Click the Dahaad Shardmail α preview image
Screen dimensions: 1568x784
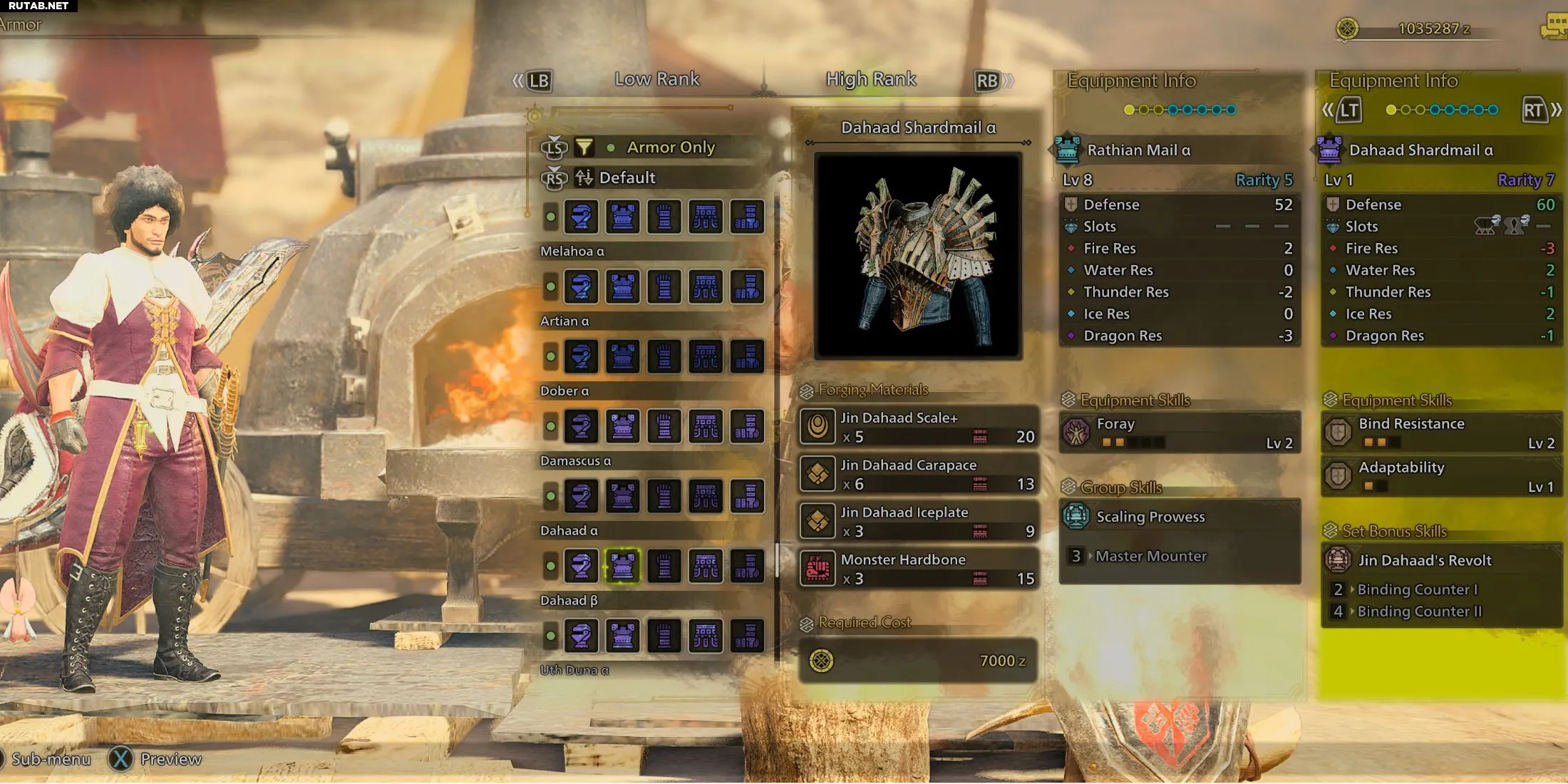(x=918, y=254)
